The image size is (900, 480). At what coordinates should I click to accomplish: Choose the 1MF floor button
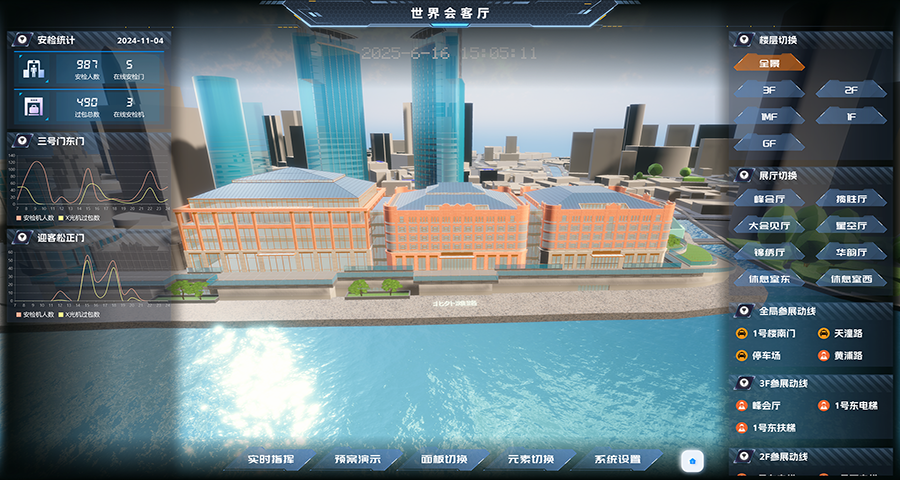click(x=769, y=116)
